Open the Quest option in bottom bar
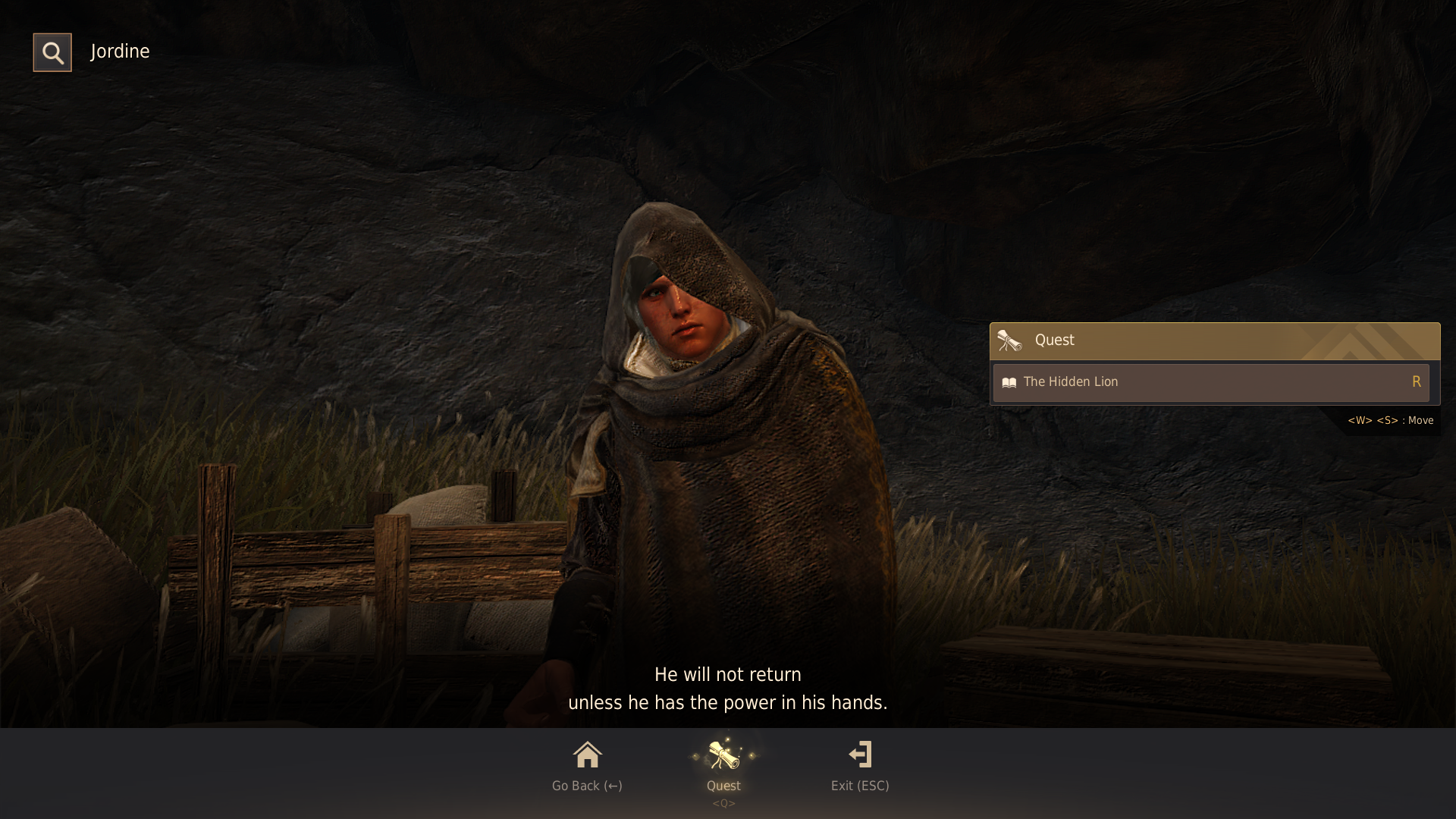The height and width of the screenshot is (819, 1456). click(723, 764)
